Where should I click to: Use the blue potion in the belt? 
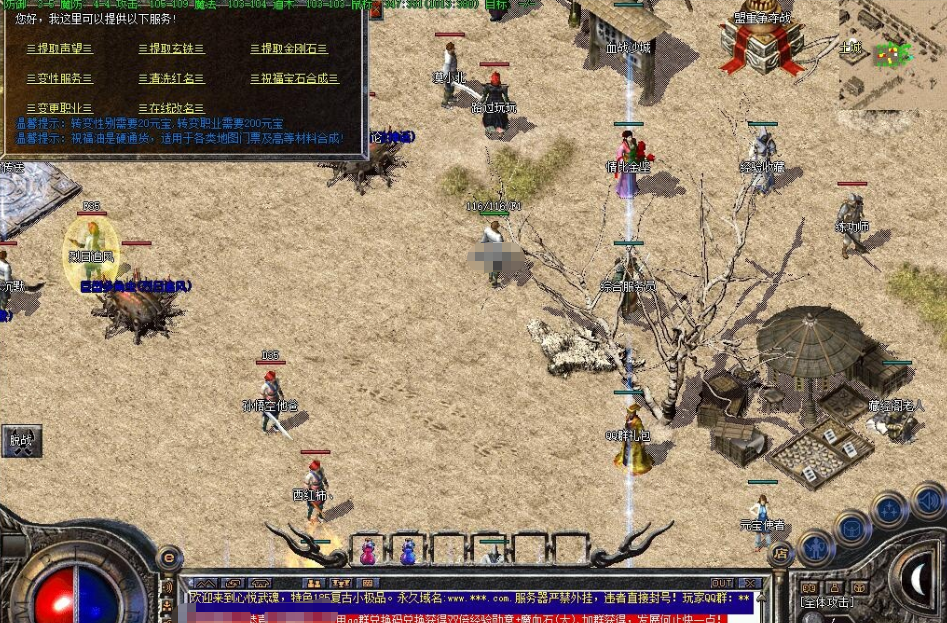coord(408,551)
